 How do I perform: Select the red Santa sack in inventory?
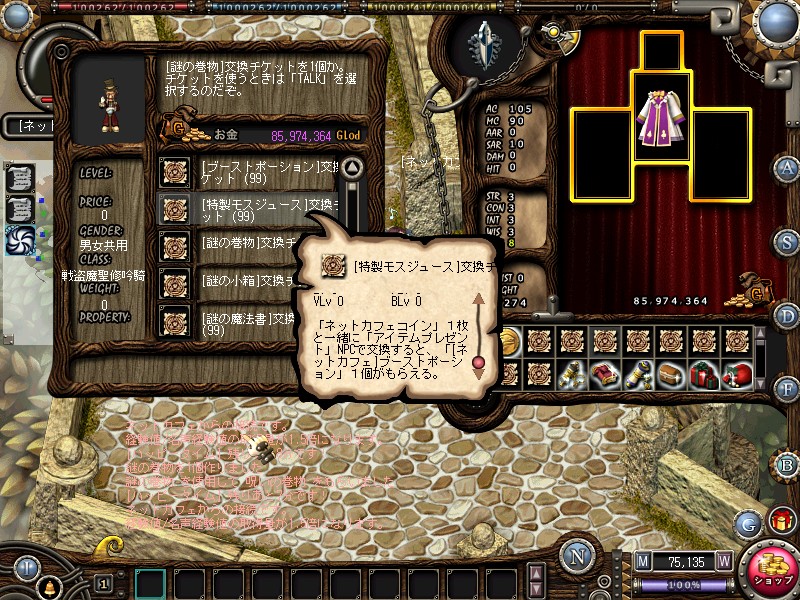(738, 373)
